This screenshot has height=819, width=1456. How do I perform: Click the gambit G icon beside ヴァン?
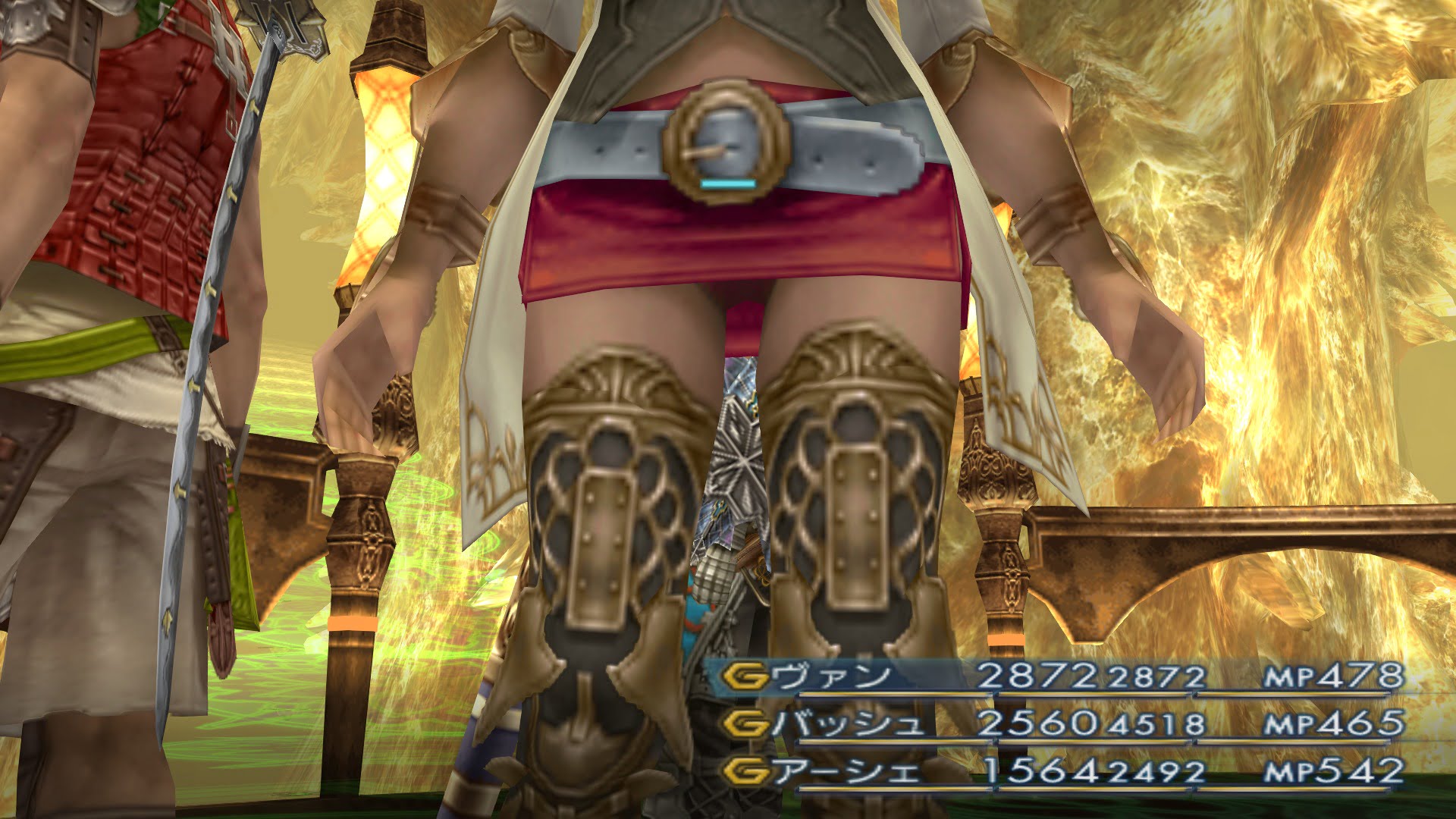point(744,676)
